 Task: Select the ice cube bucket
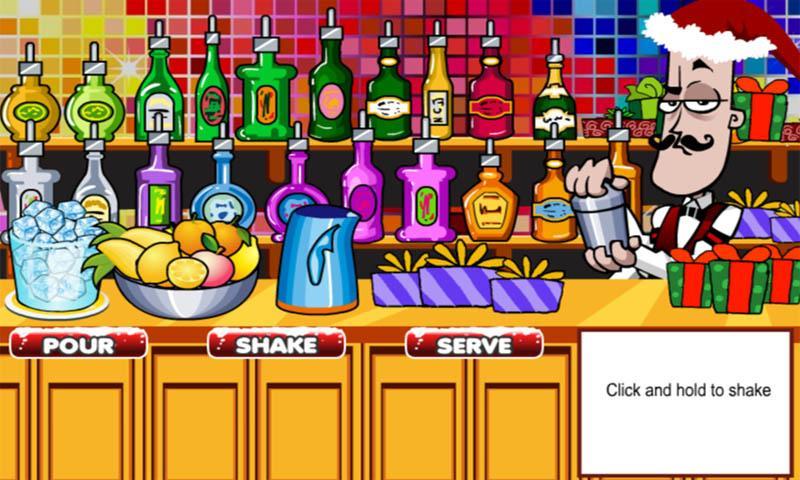54,260
